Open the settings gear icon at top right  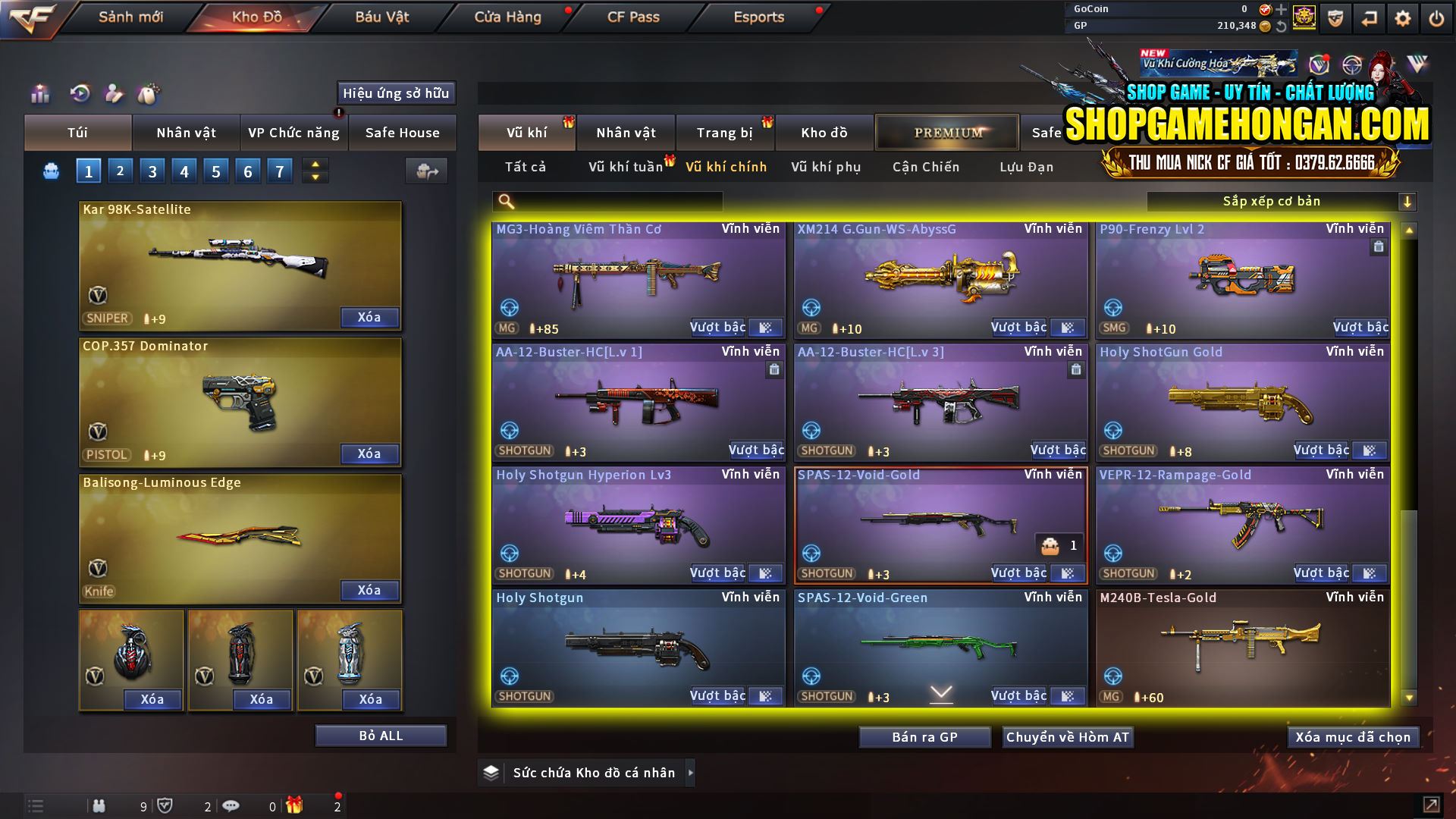click(x=1402, y=17)
